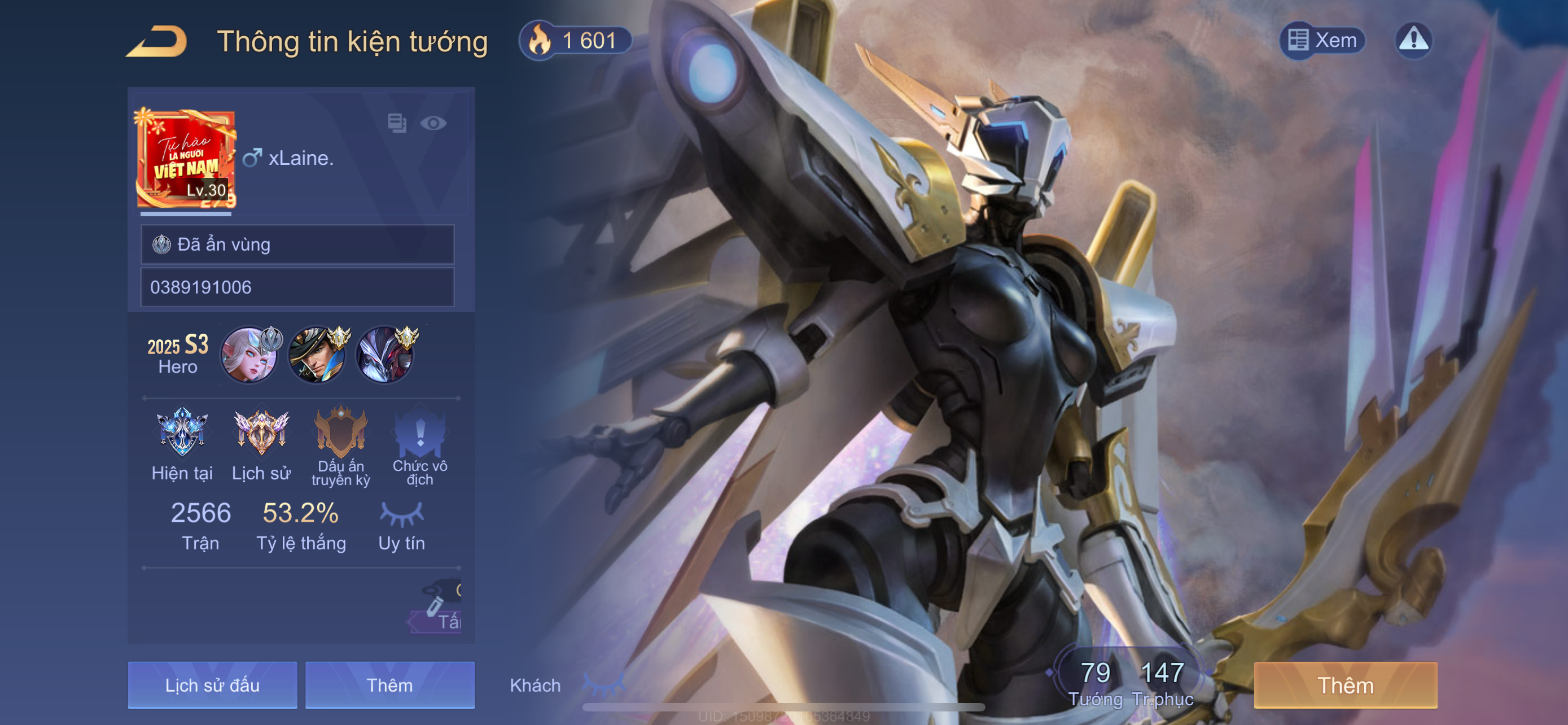
Task: Show the Chức vô địch badge
Action: point(420,433)
